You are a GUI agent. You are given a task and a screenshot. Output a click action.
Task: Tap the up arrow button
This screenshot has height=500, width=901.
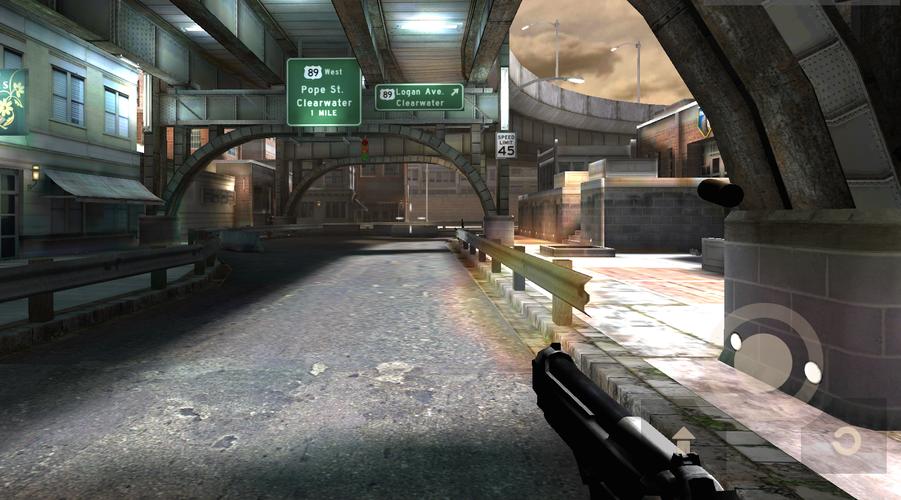[x=684, y=438]
